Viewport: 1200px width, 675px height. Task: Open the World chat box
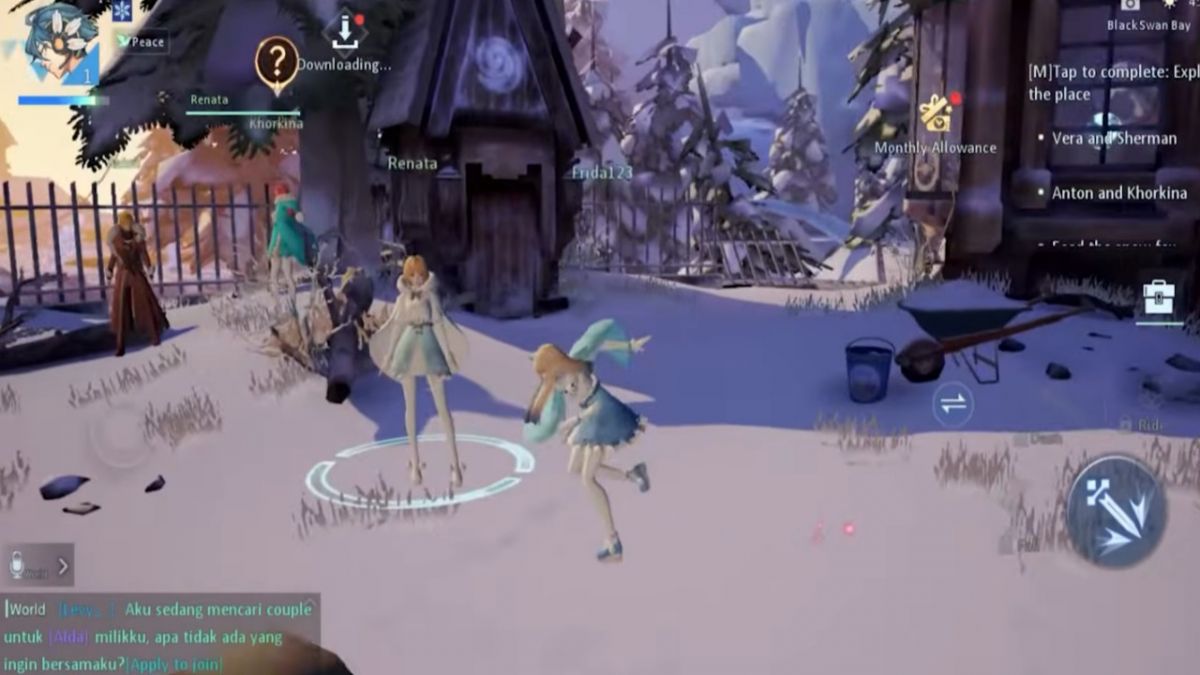click(x=160, y=635)
